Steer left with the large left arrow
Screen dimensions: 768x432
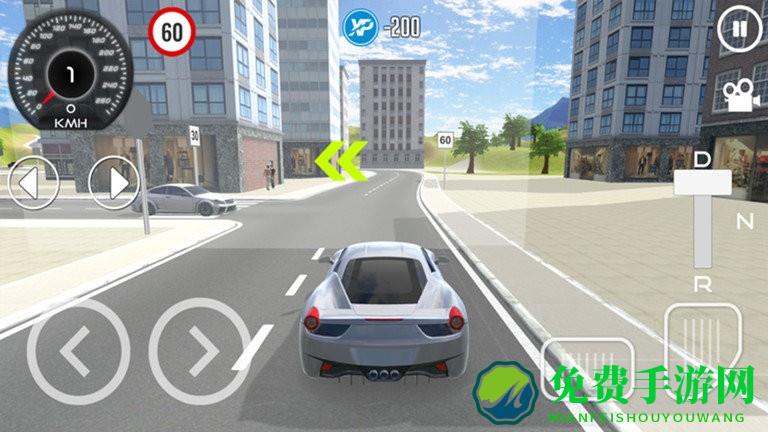[x=77, y=351]
